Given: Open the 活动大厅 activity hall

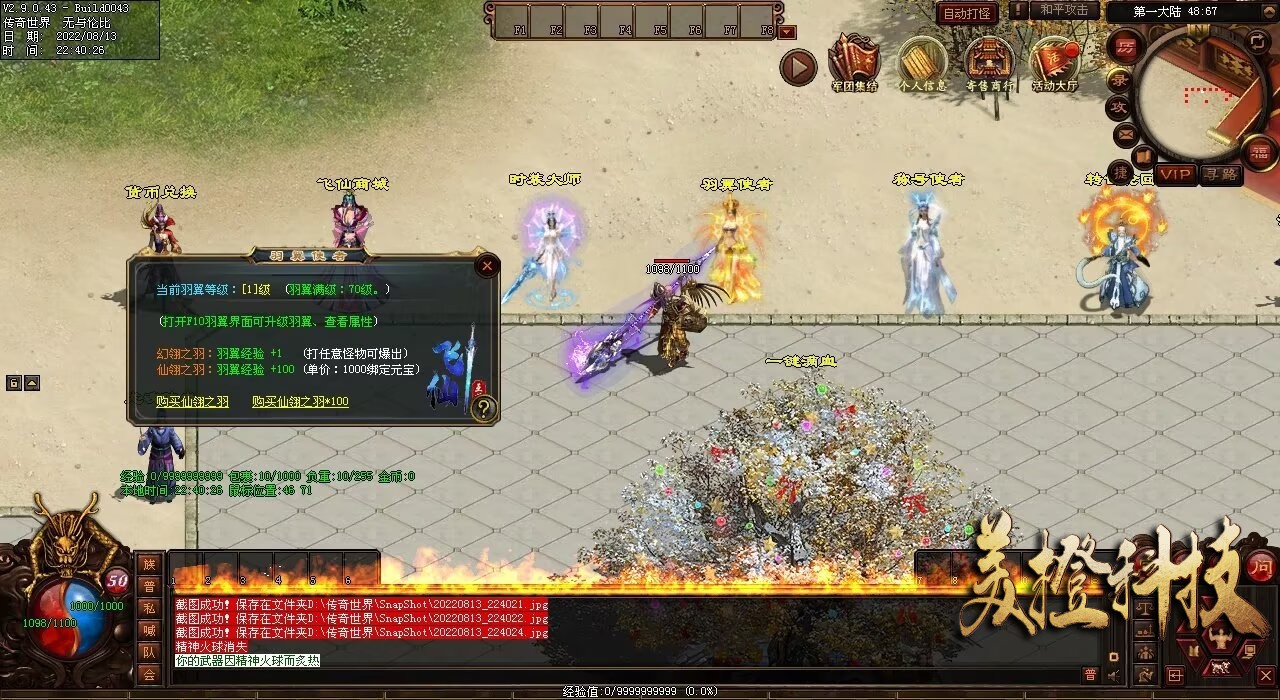Looking at the screenshot, I should [x=1055, y=63].
